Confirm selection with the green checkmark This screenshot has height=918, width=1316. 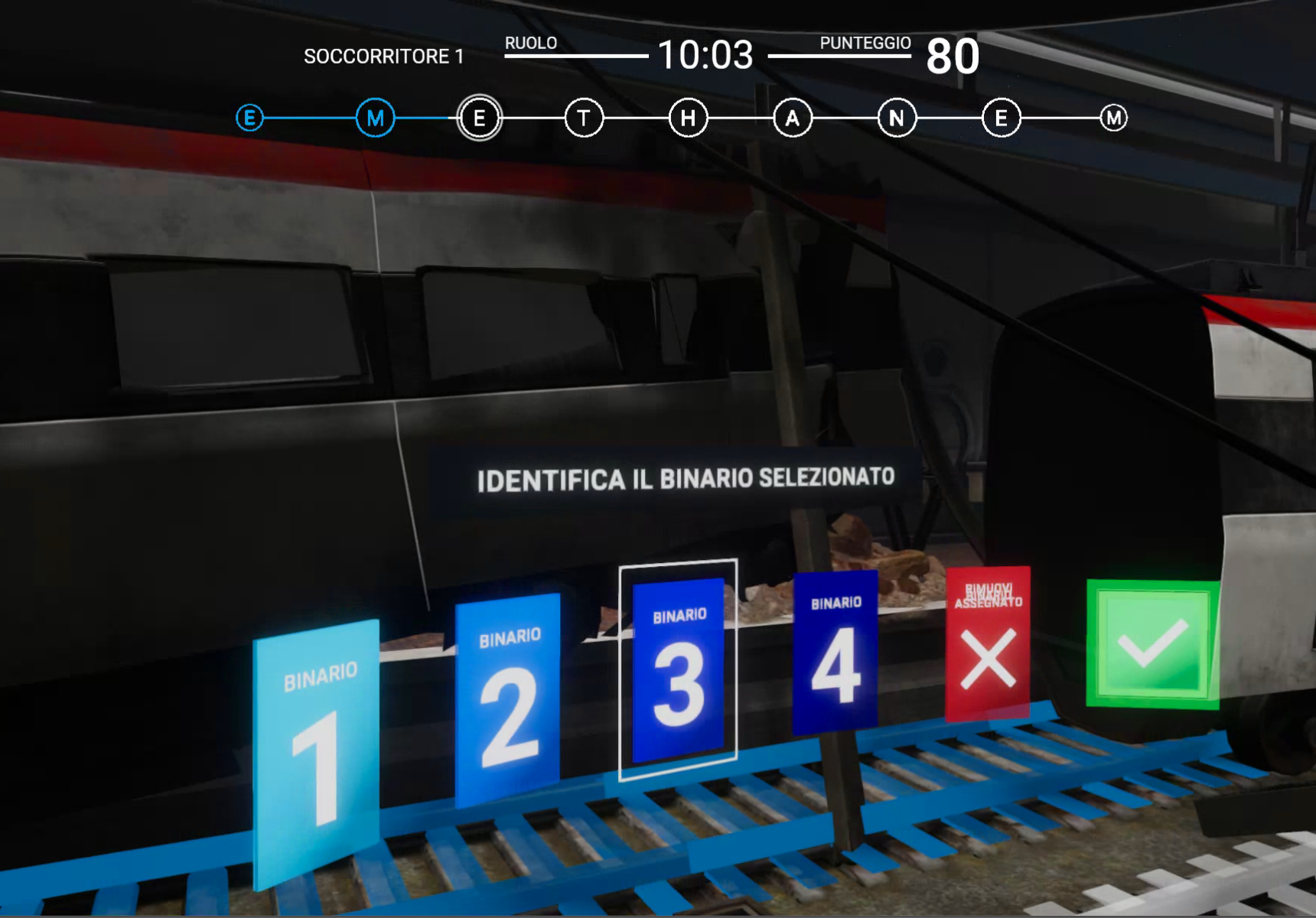pos(1152,644)
